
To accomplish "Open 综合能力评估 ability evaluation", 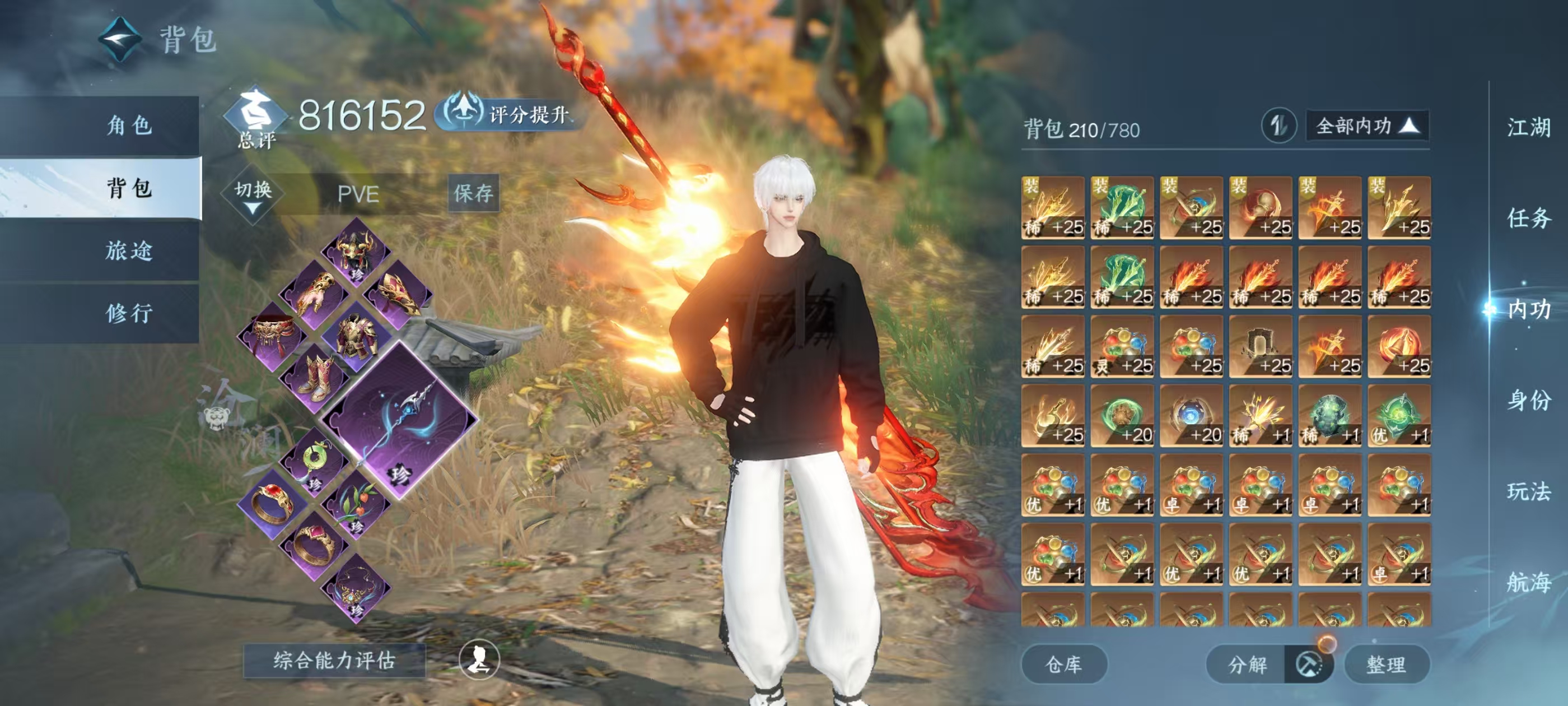I will pos(334,660).
